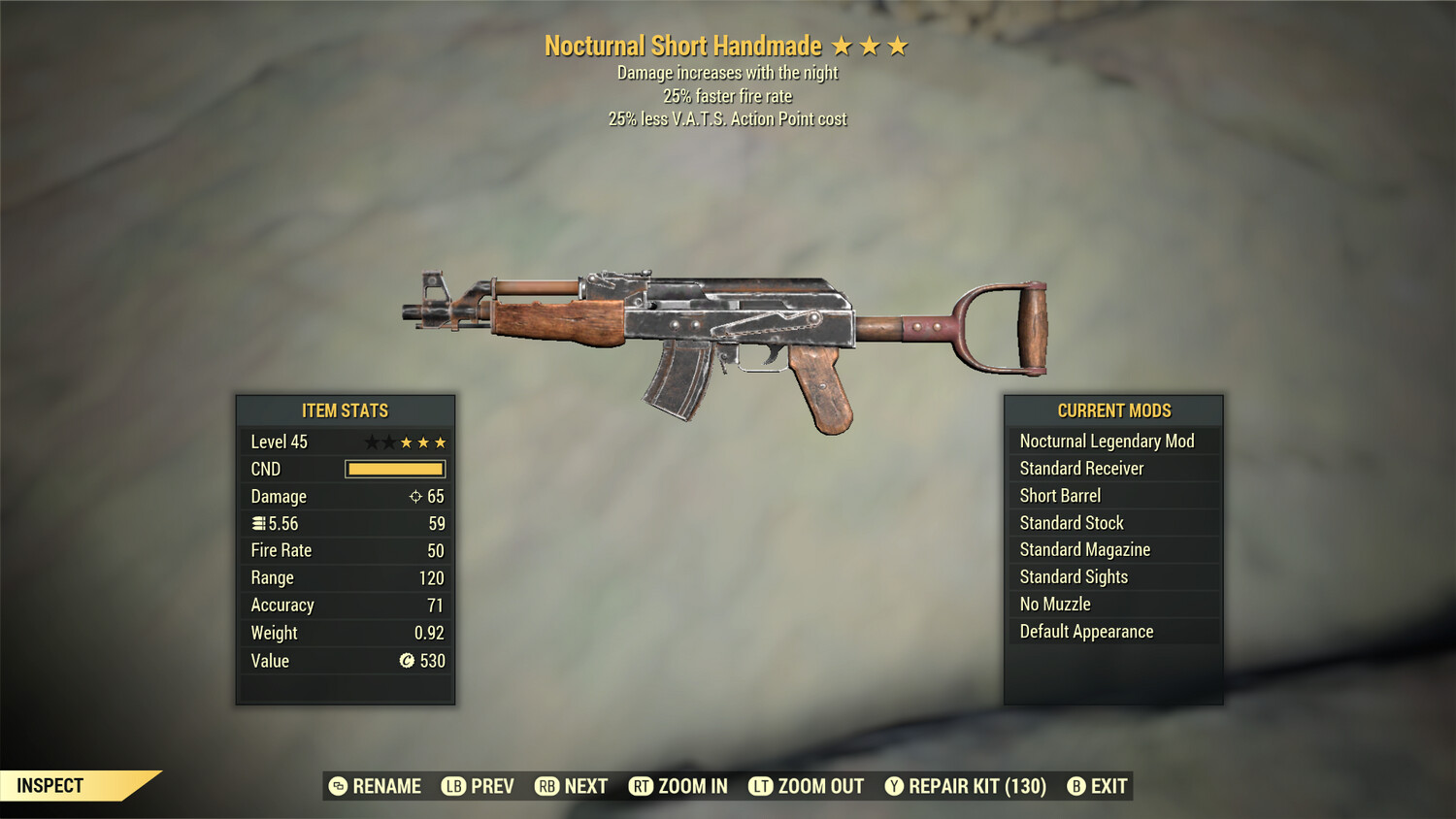The width and height of the screenshot is (1456, 819).
Task: Click the No Muzzle mod entry
Action: pyautogui.click(x=1112, y=605)
